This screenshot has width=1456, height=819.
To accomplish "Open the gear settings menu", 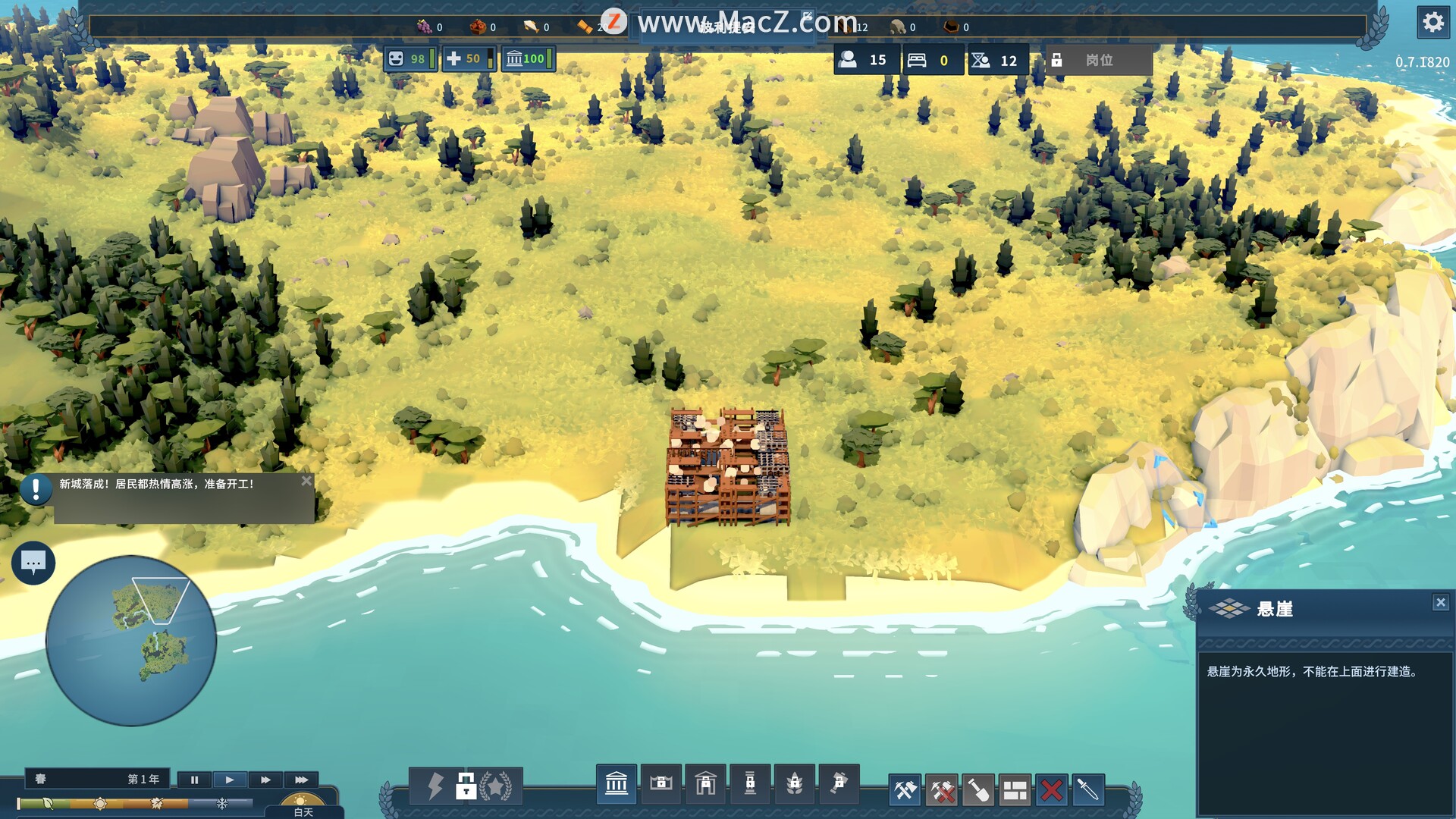I will 1432,22.
